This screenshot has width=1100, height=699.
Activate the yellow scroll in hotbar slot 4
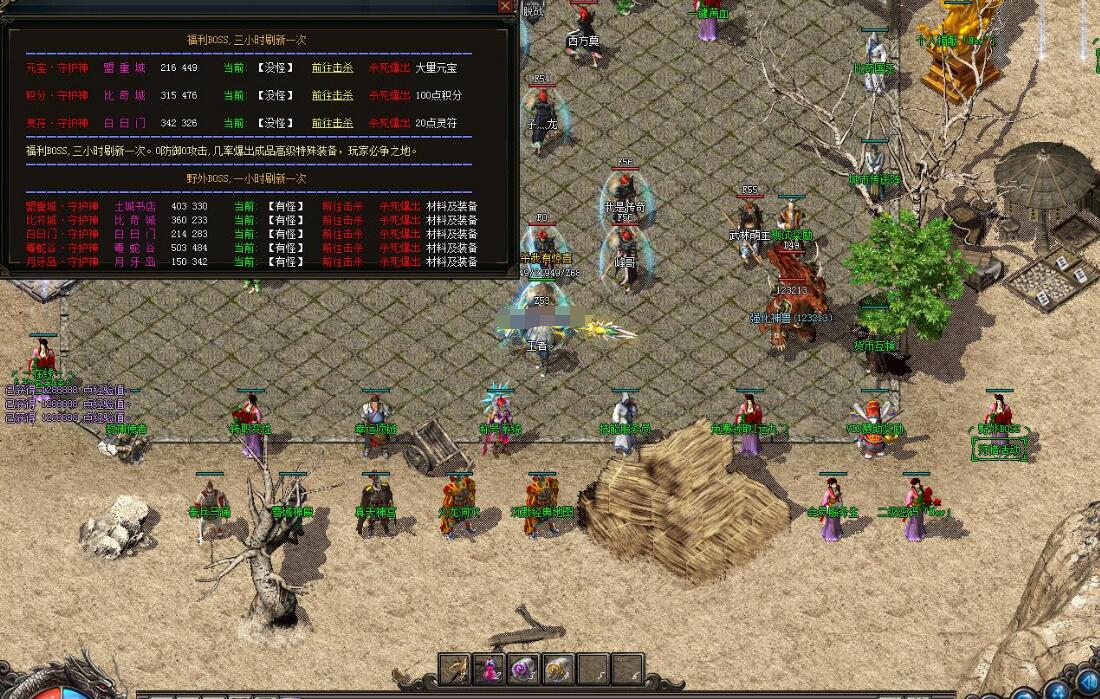click(x=558, y=669)
